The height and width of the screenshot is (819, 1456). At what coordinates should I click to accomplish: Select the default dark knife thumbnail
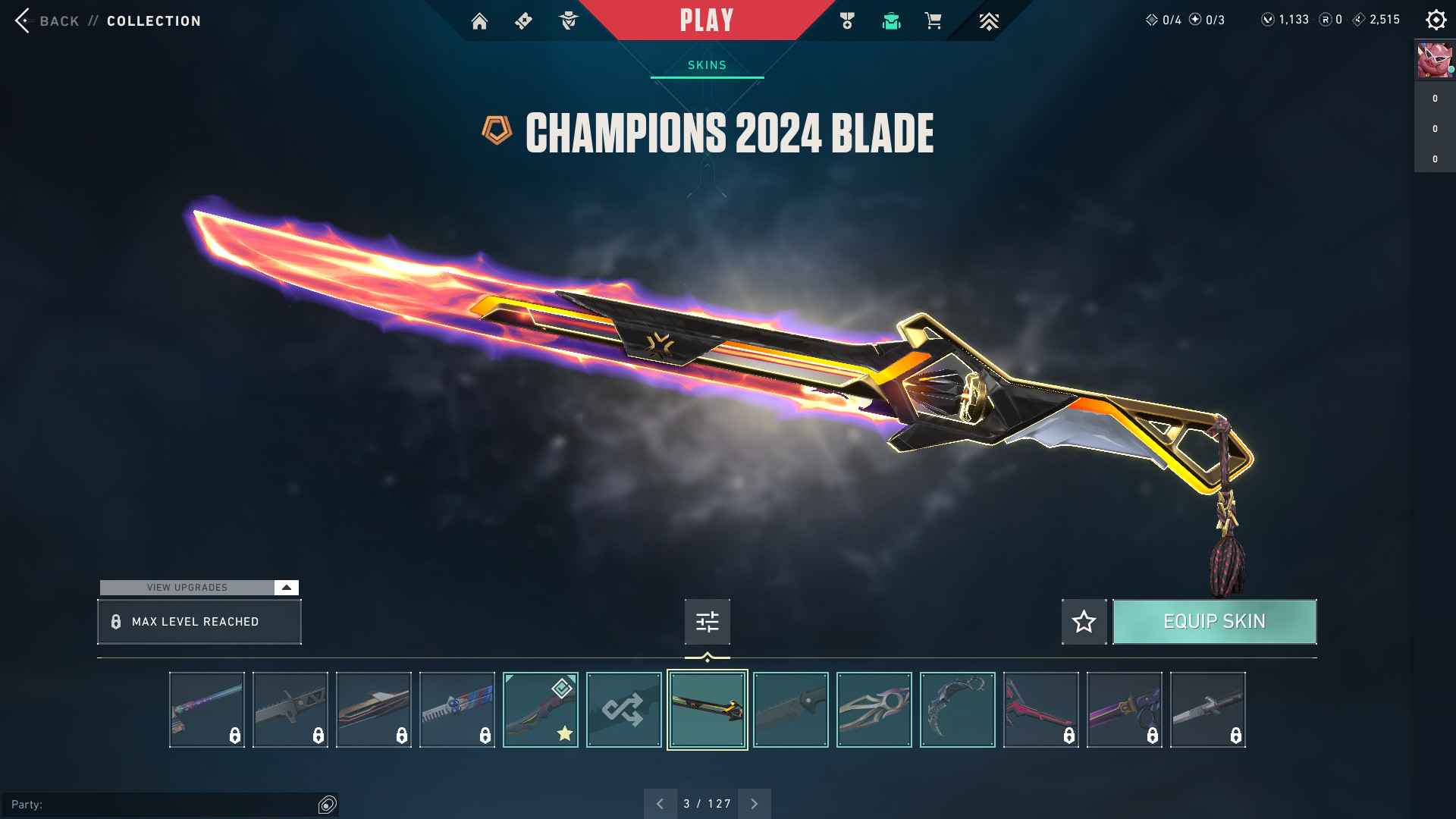[790, 710]
